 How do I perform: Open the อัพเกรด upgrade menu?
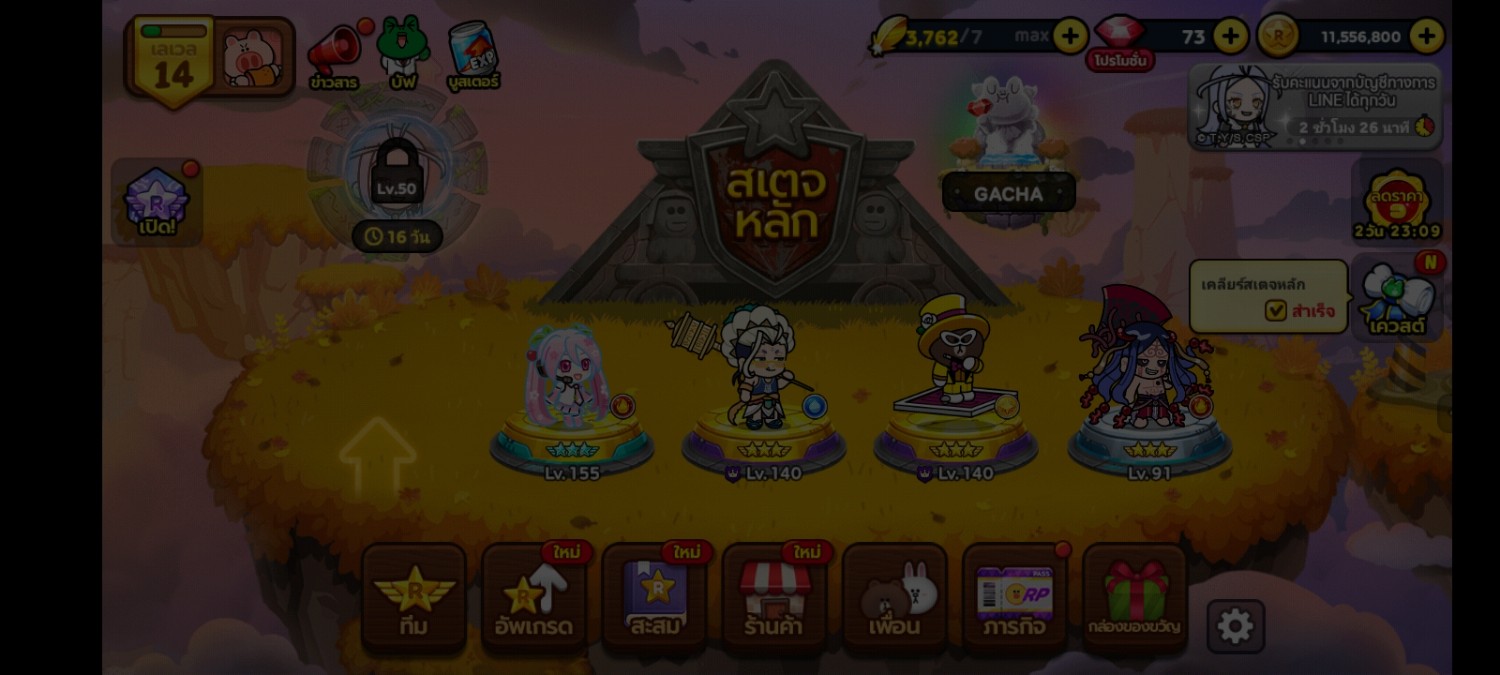tap(534, 599)
